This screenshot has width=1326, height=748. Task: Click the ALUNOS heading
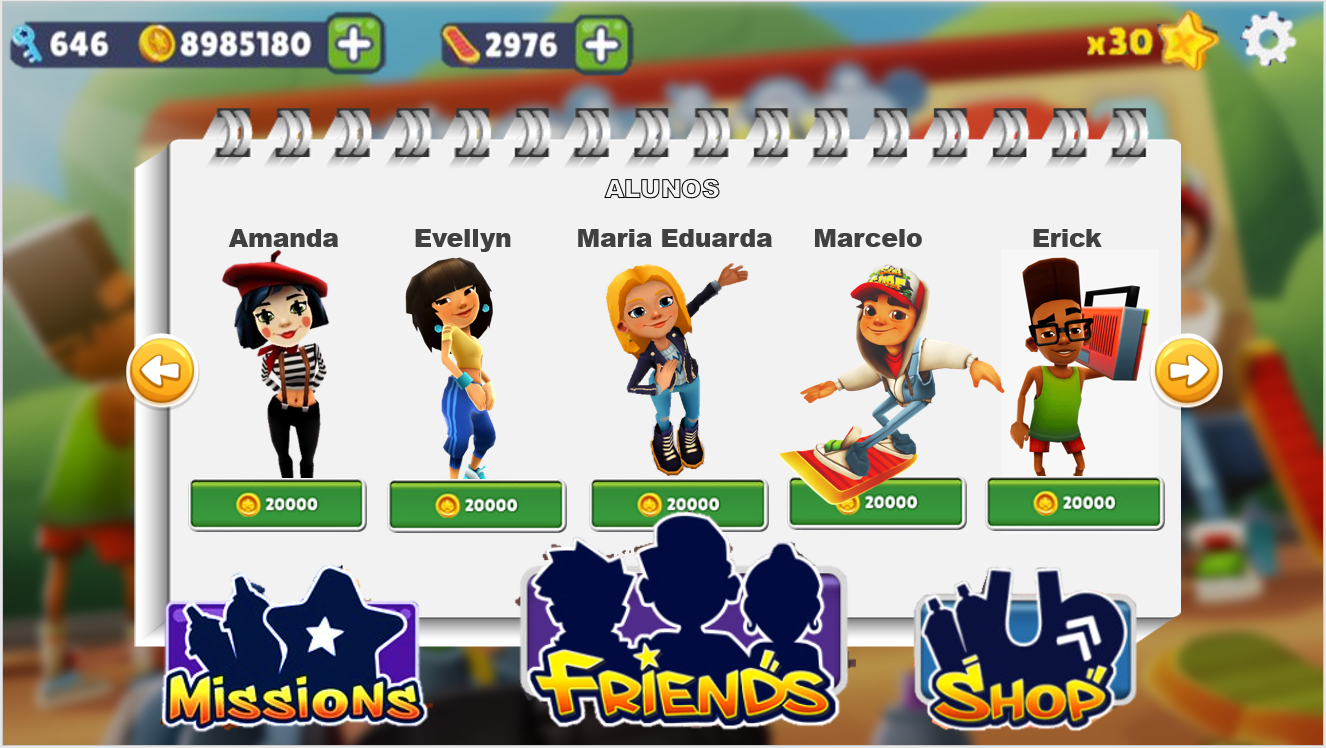[662, 188]
